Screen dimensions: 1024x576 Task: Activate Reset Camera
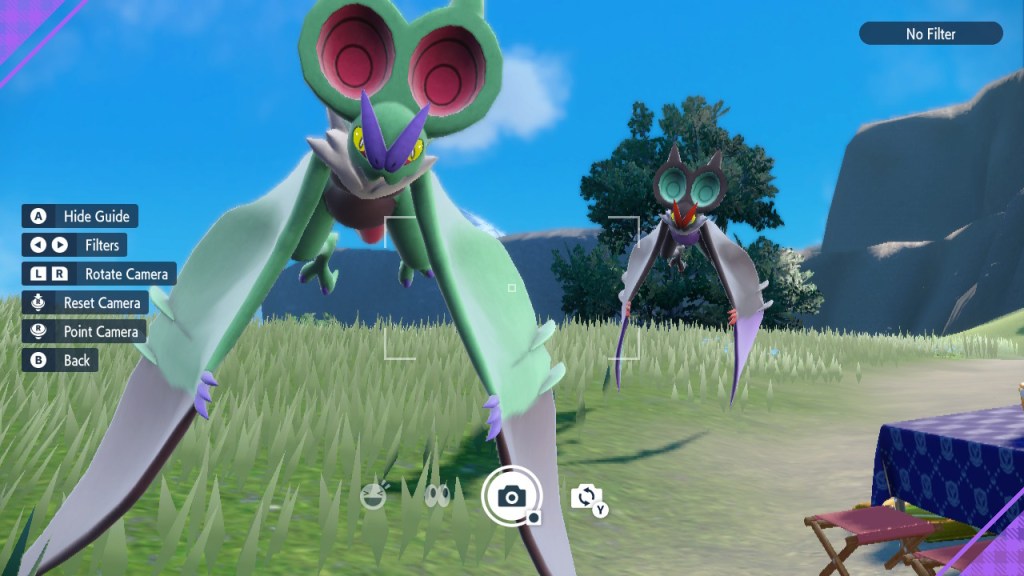[x=85, y=302]
